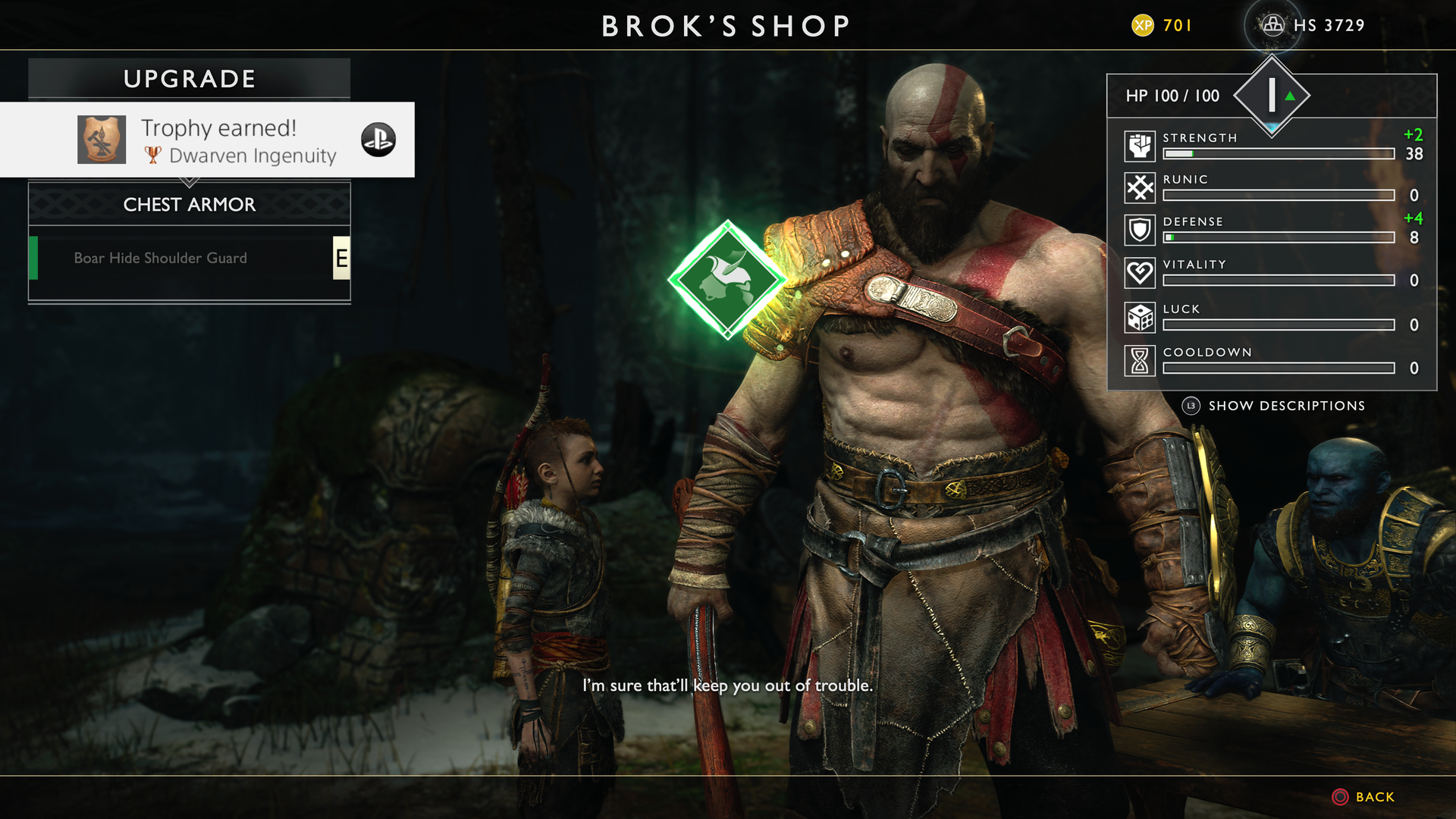Open the Chest Armor category
The image size is (1456, 819).
point(190,205)
